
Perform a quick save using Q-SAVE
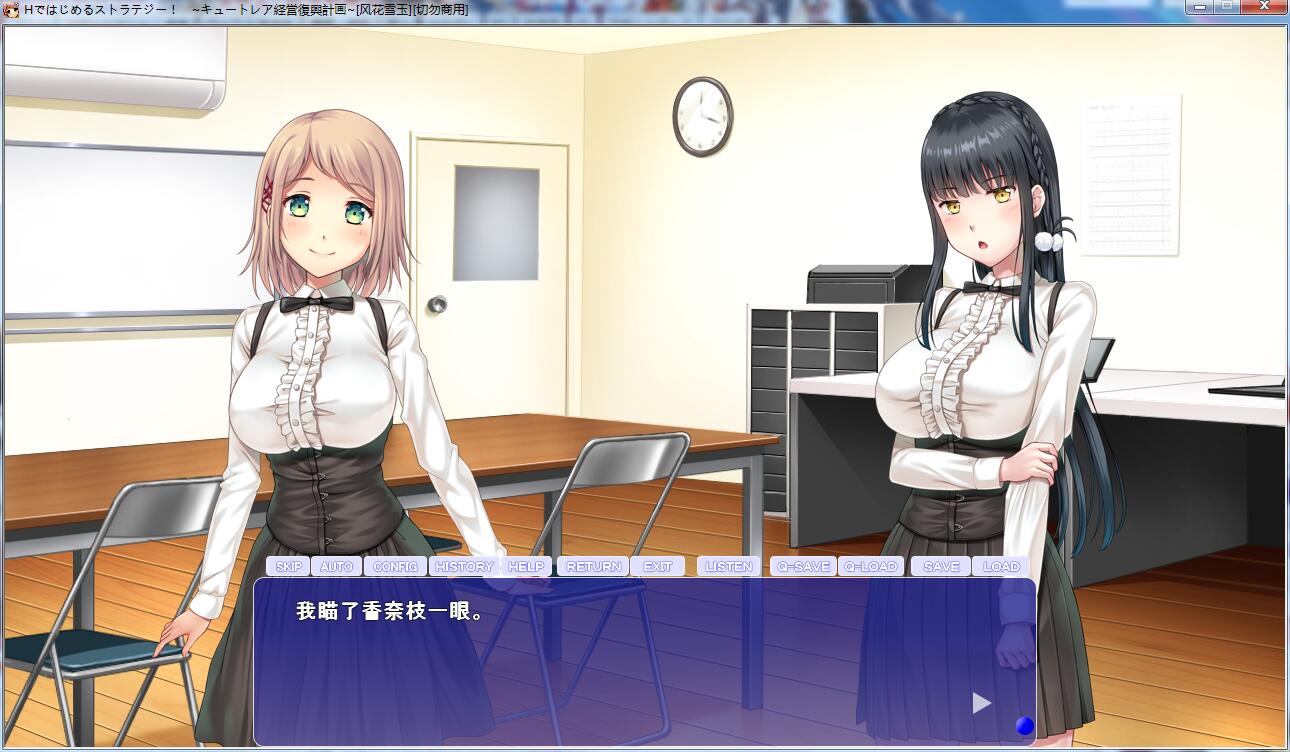803,566
